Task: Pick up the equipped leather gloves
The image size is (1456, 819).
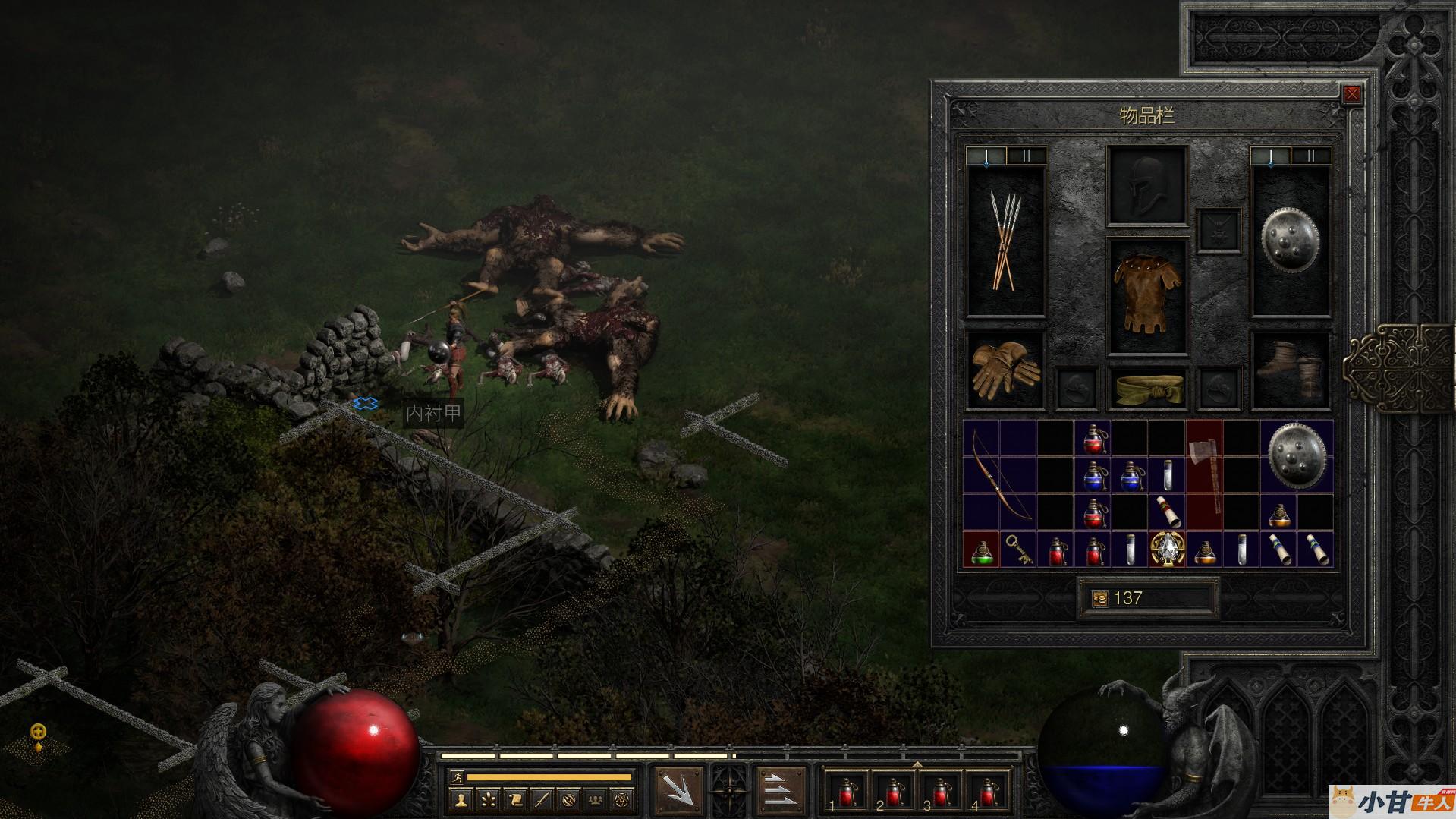Action: point(1005,370)
